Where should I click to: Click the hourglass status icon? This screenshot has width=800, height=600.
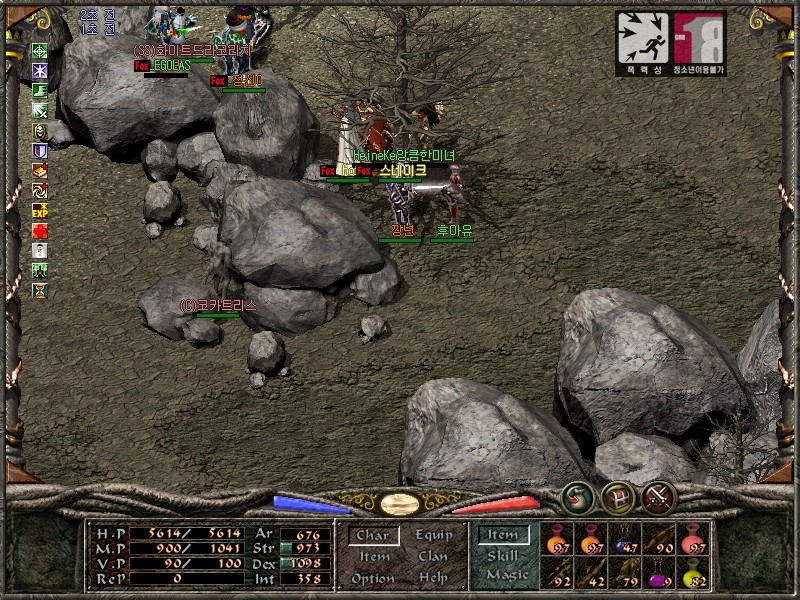(40, 290)
